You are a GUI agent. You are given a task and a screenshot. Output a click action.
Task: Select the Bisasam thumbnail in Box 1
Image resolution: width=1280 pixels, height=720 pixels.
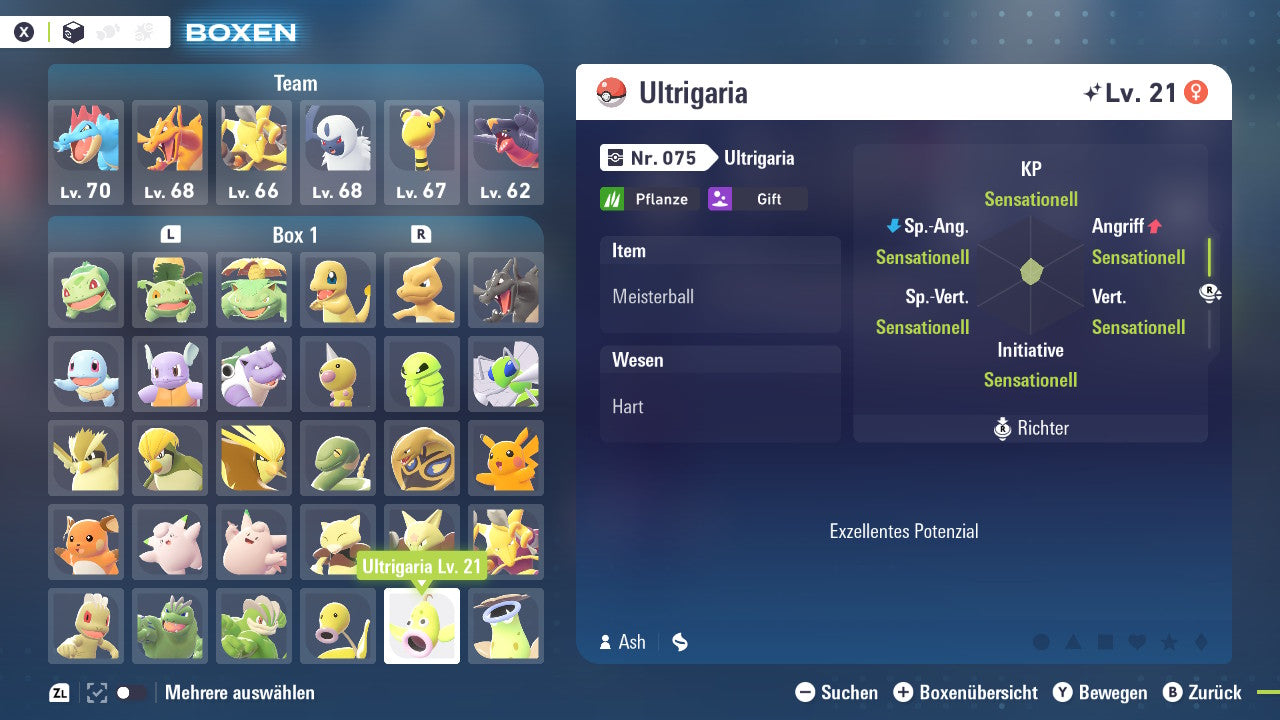pos(85,290)
